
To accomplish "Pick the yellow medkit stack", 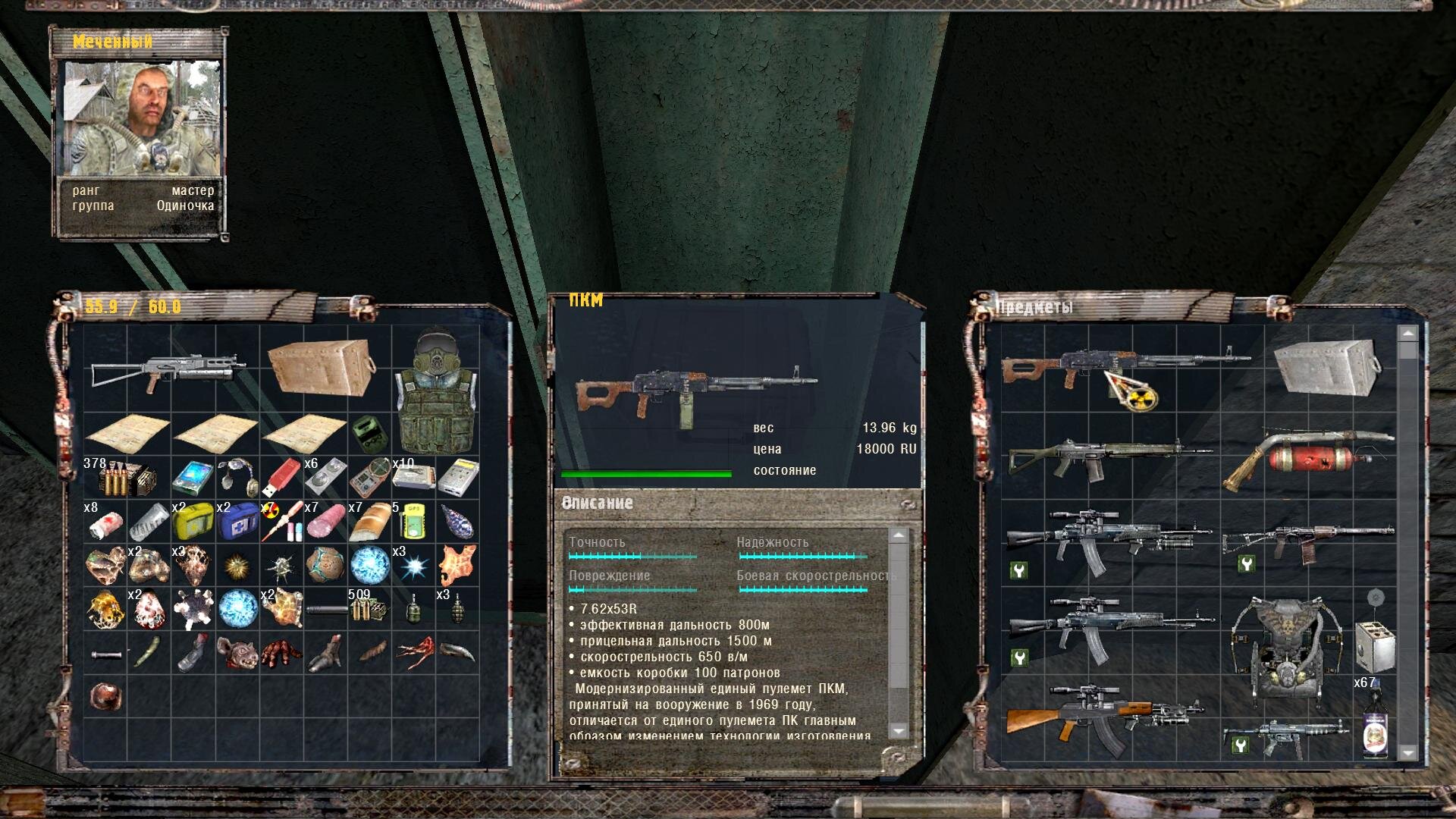I will click(193, 522).
